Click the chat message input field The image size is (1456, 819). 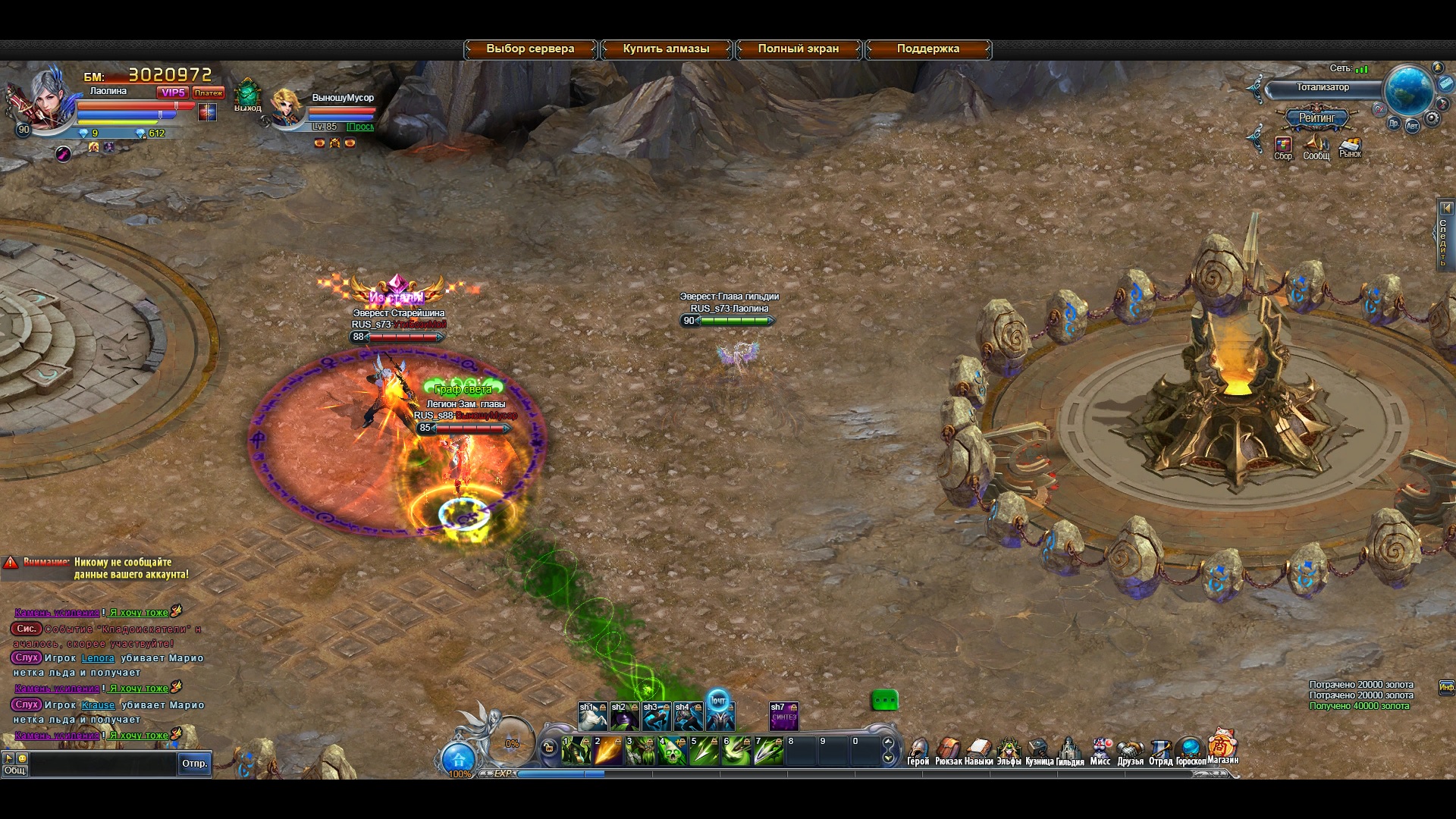[102, 764]
